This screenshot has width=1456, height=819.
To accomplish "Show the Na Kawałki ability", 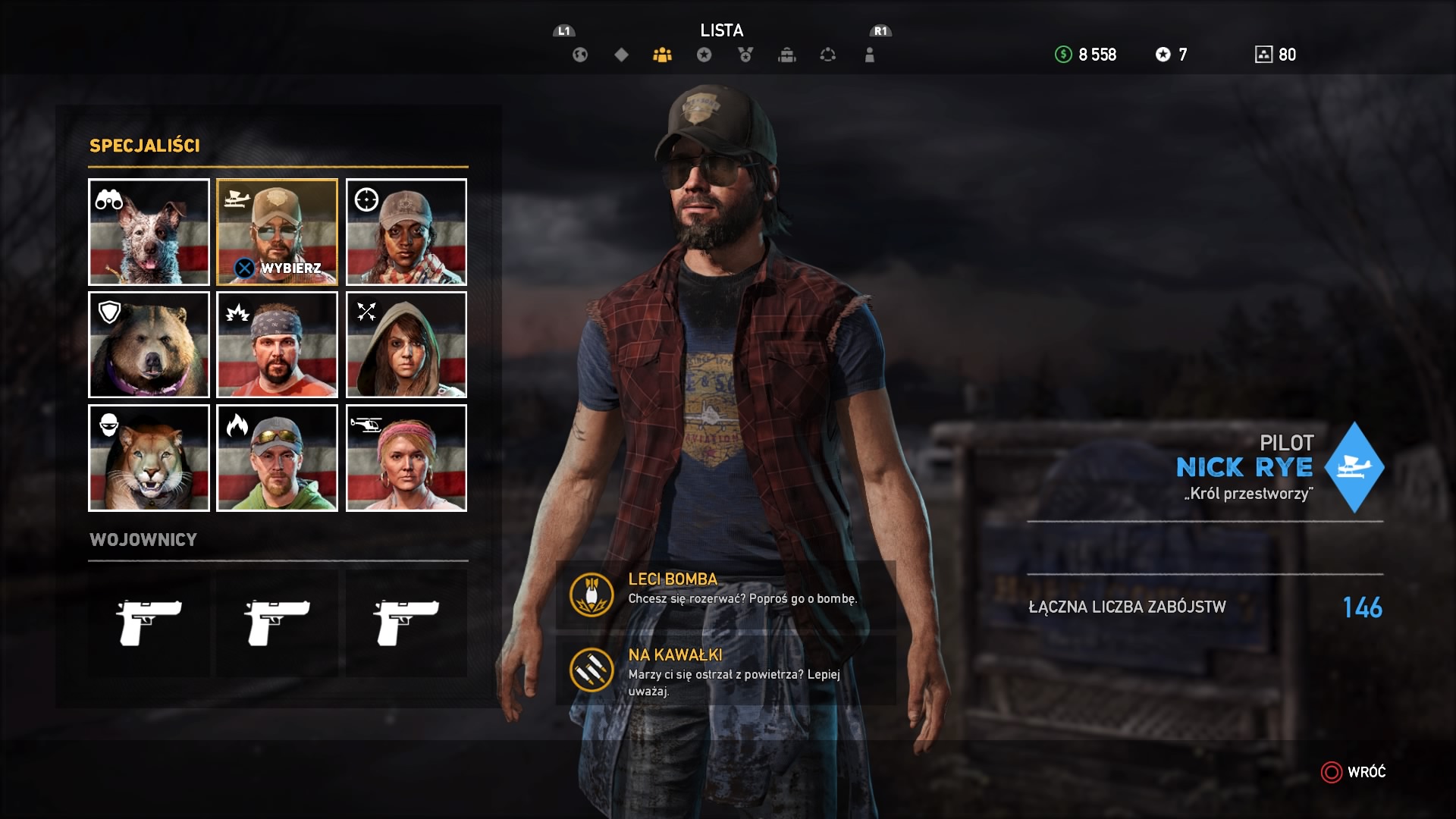I will [x=726, y=670].
